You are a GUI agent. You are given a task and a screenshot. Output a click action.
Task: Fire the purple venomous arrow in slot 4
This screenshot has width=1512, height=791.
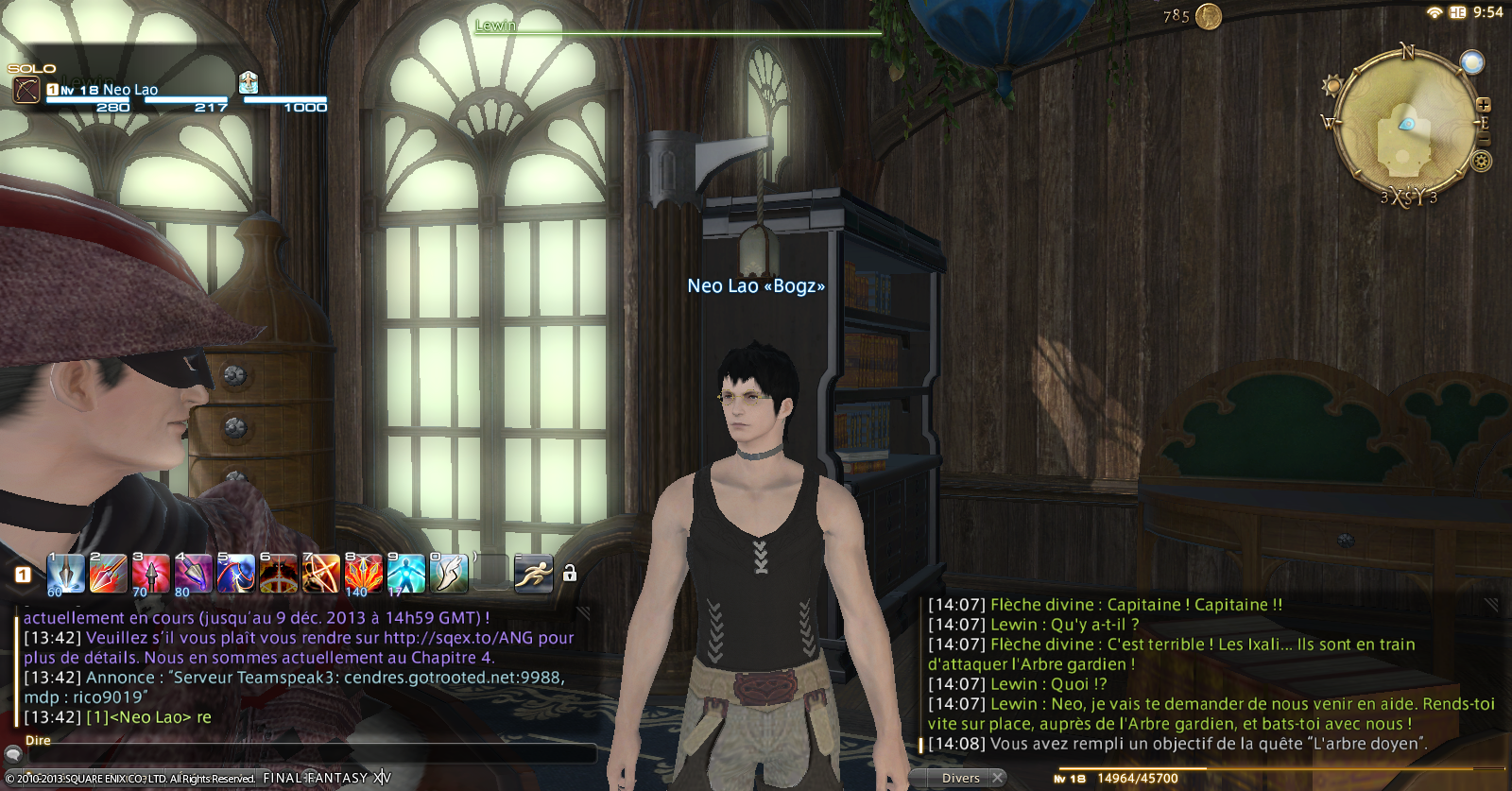(193, 575)
